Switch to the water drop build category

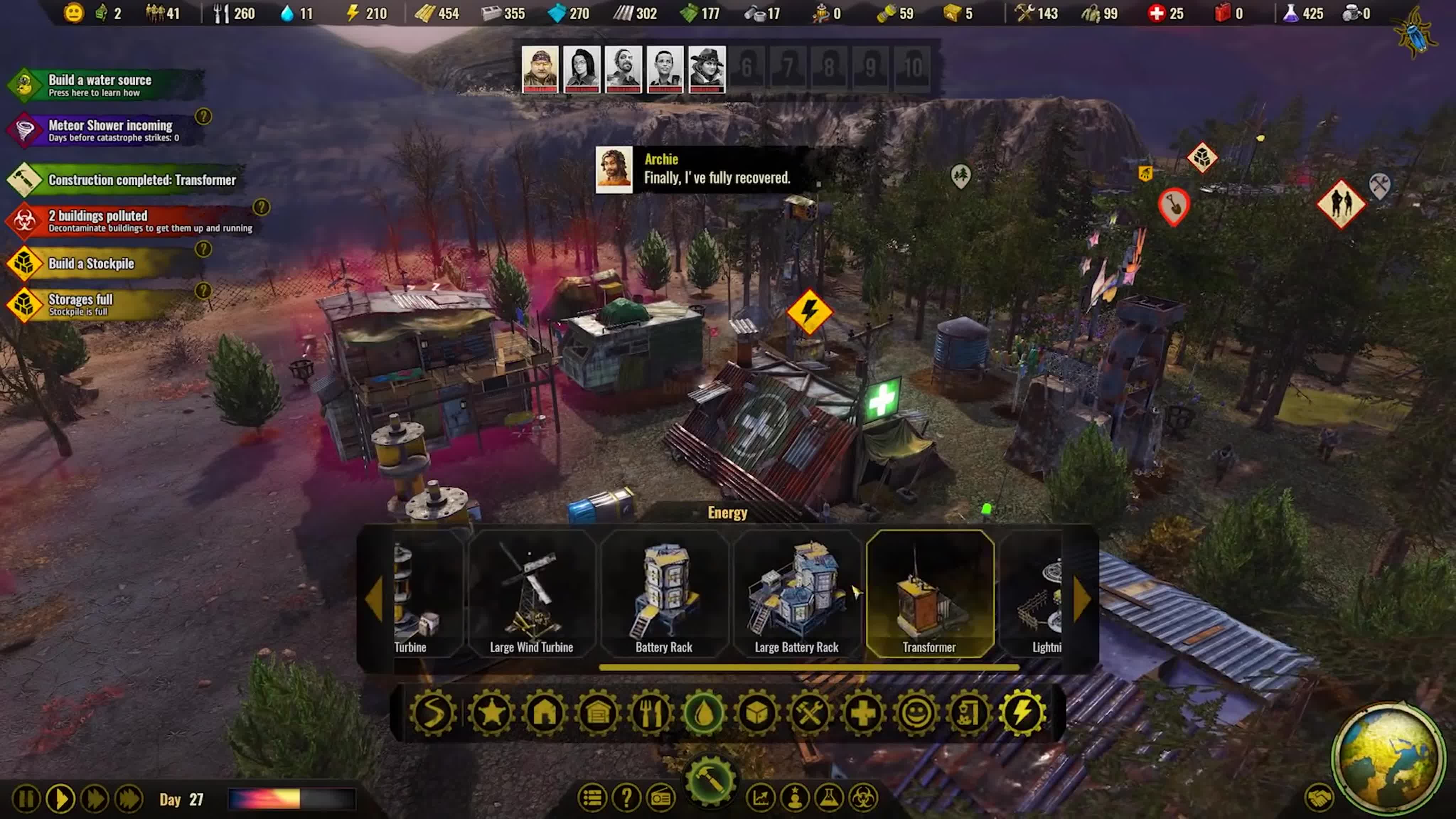pyautogui.click(x=704, y=713)
